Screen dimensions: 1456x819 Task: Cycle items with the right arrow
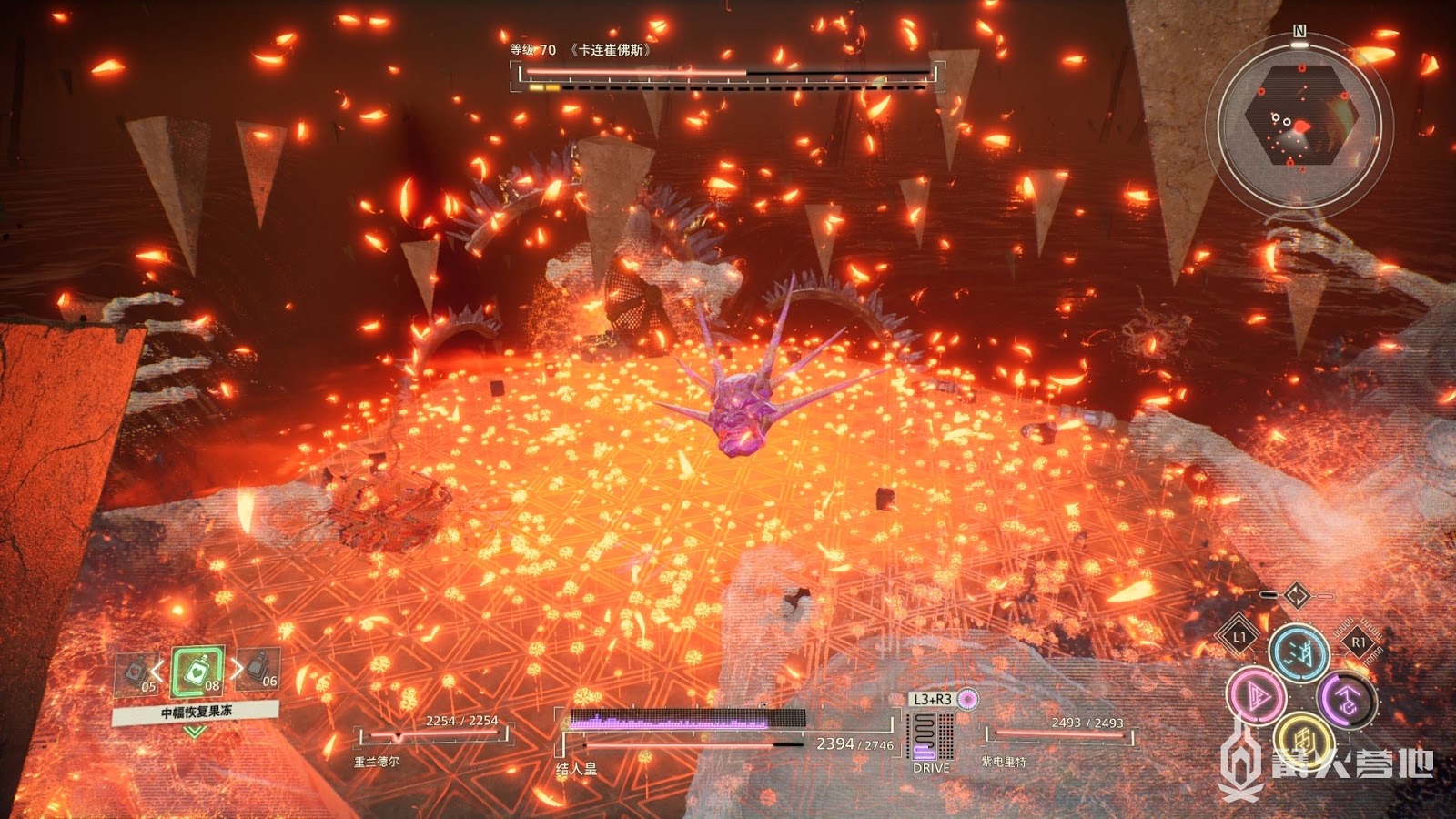pos(236,670)
